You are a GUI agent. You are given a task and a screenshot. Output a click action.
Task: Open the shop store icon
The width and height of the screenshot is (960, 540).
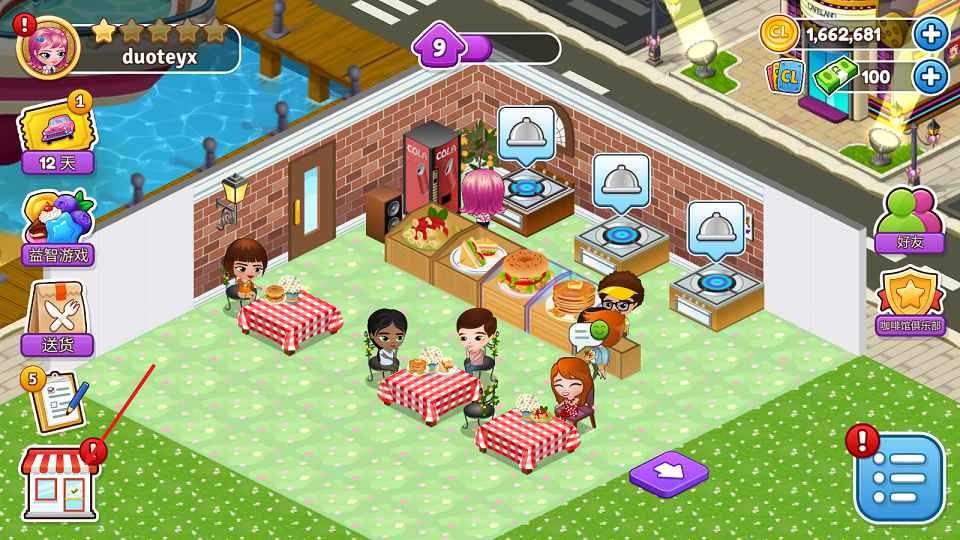61,484
